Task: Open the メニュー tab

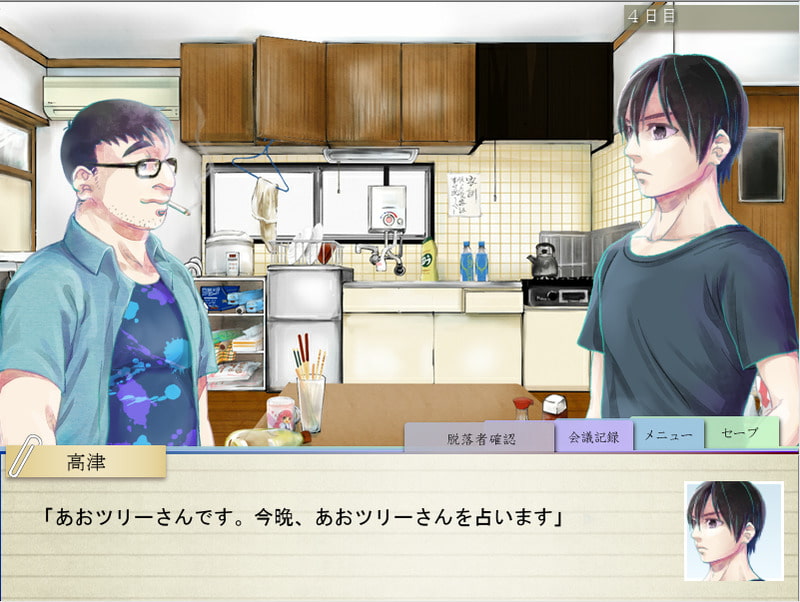Action: pyautogui.click(x=667, y=435)
